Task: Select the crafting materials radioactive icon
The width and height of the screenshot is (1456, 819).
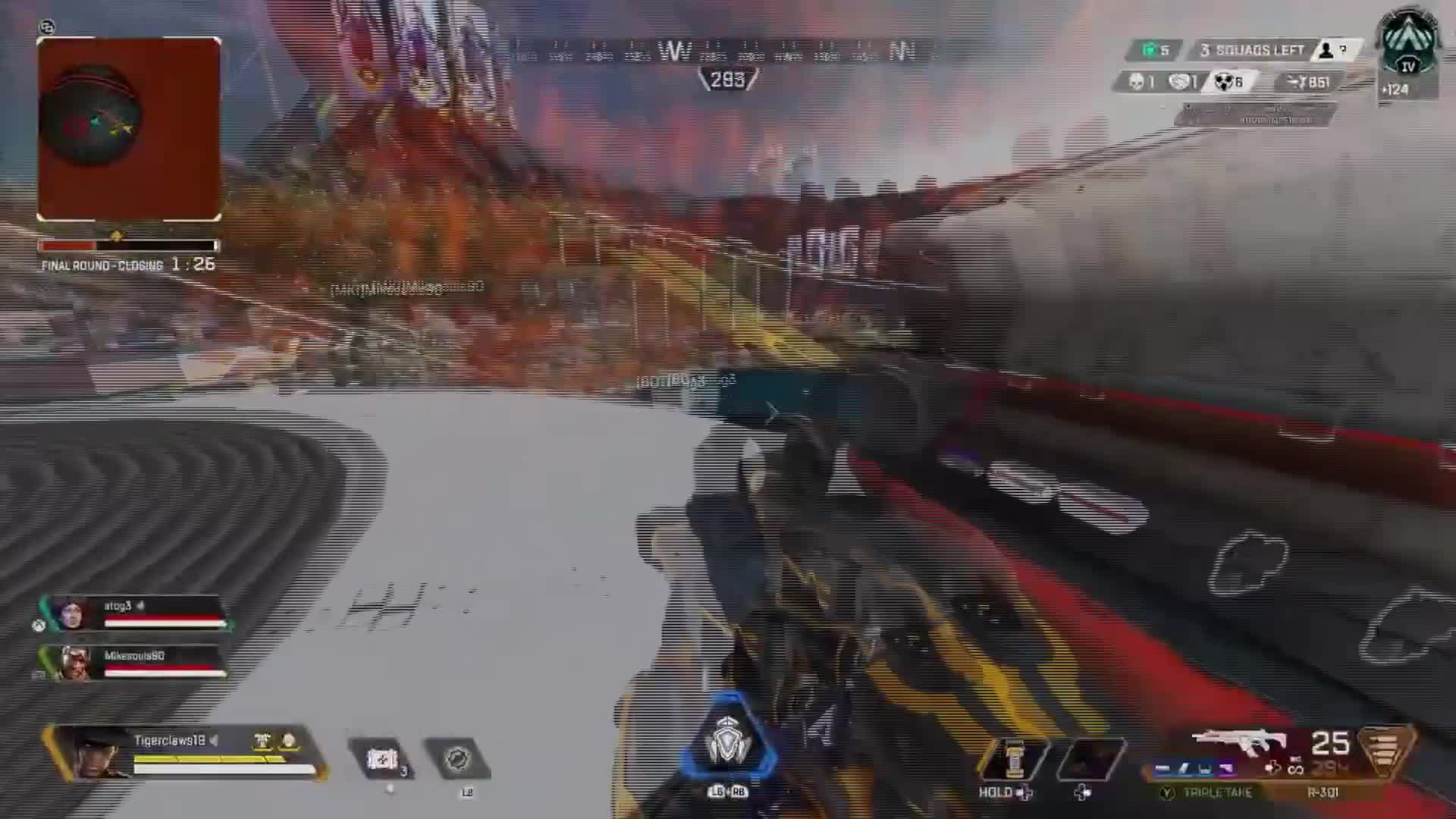Action: [x=1224, y=82]
